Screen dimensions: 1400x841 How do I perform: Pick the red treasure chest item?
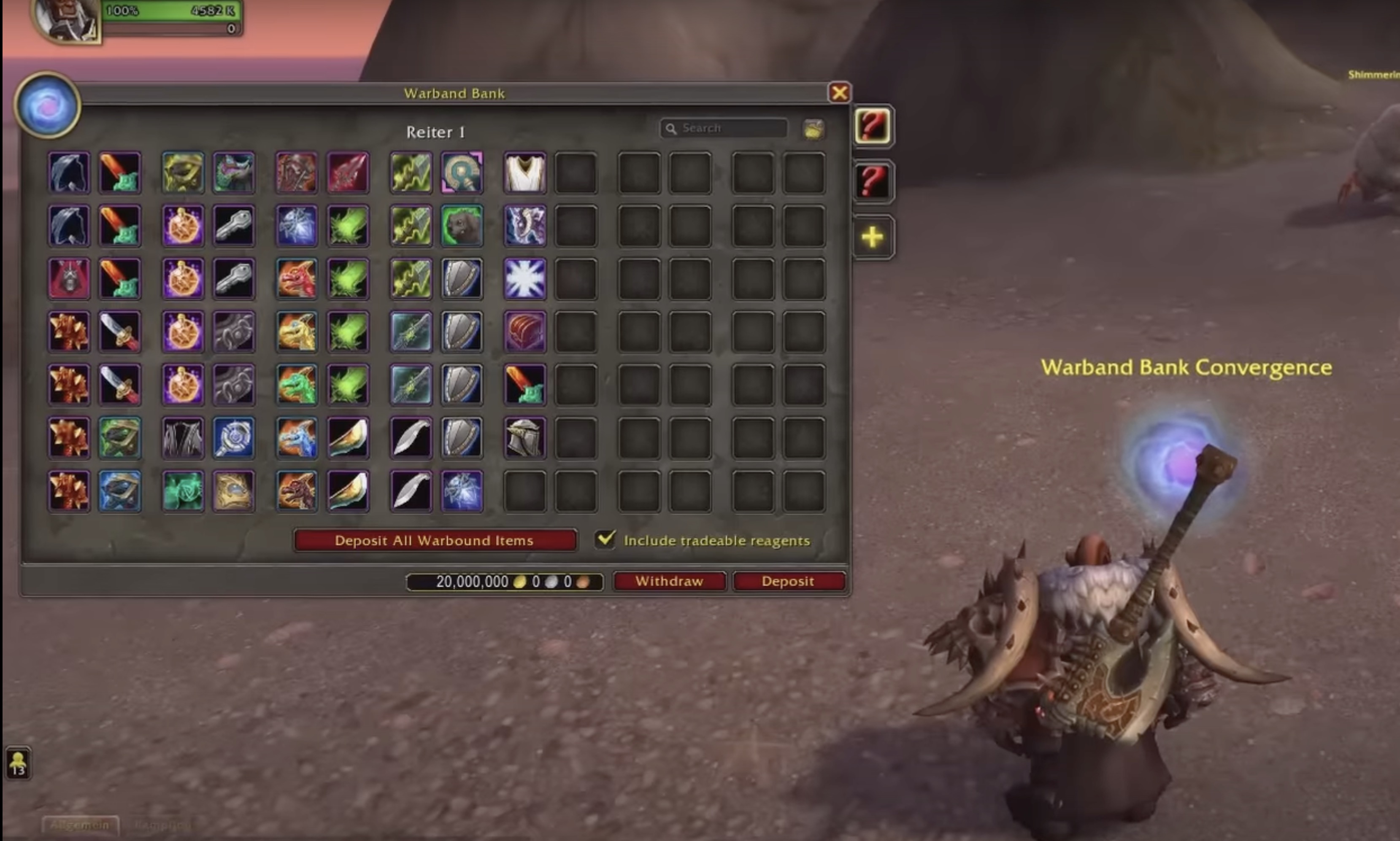pos(525,332)
